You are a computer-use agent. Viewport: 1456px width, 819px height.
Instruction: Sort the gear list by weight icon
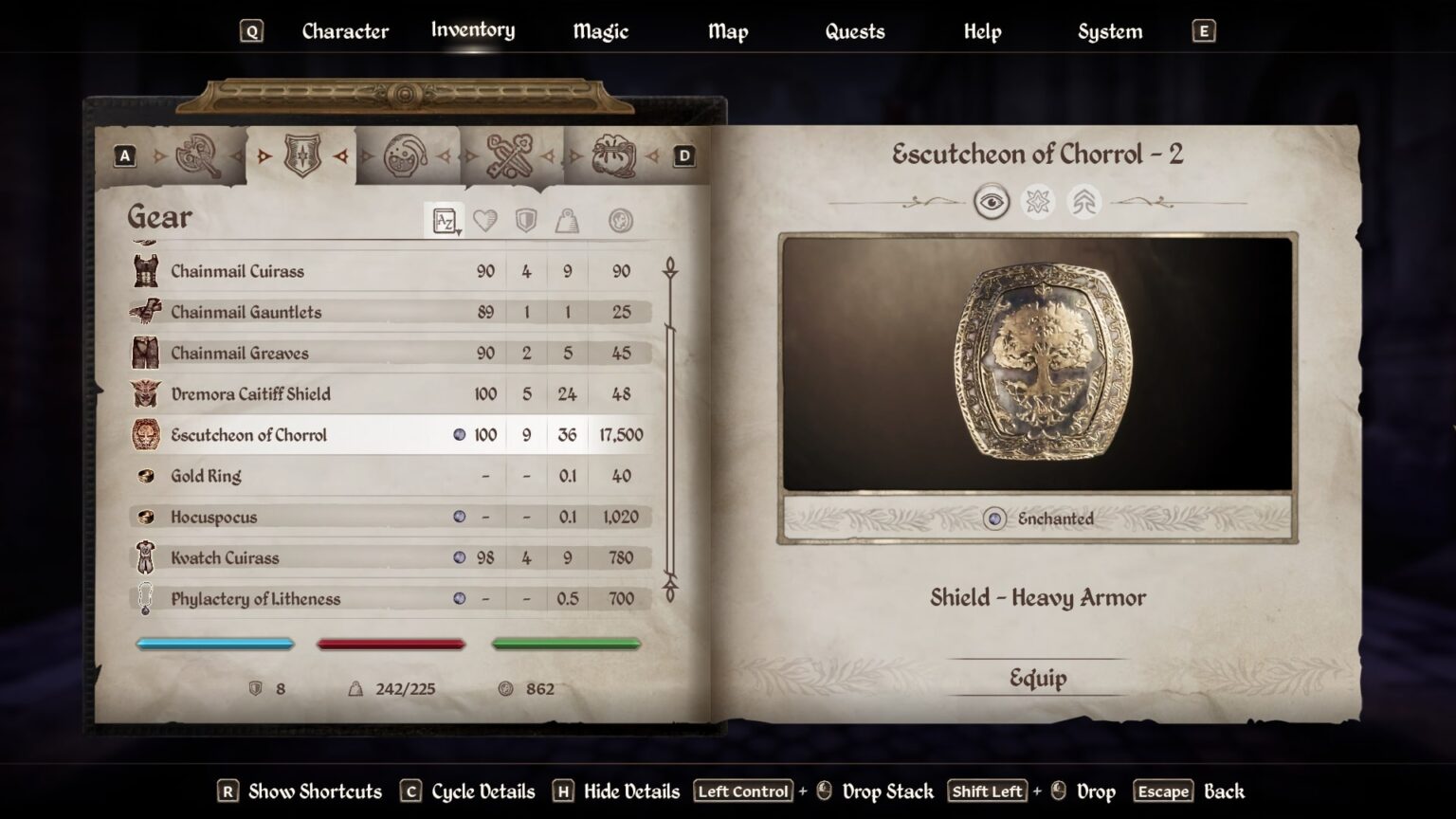(567, 219)
